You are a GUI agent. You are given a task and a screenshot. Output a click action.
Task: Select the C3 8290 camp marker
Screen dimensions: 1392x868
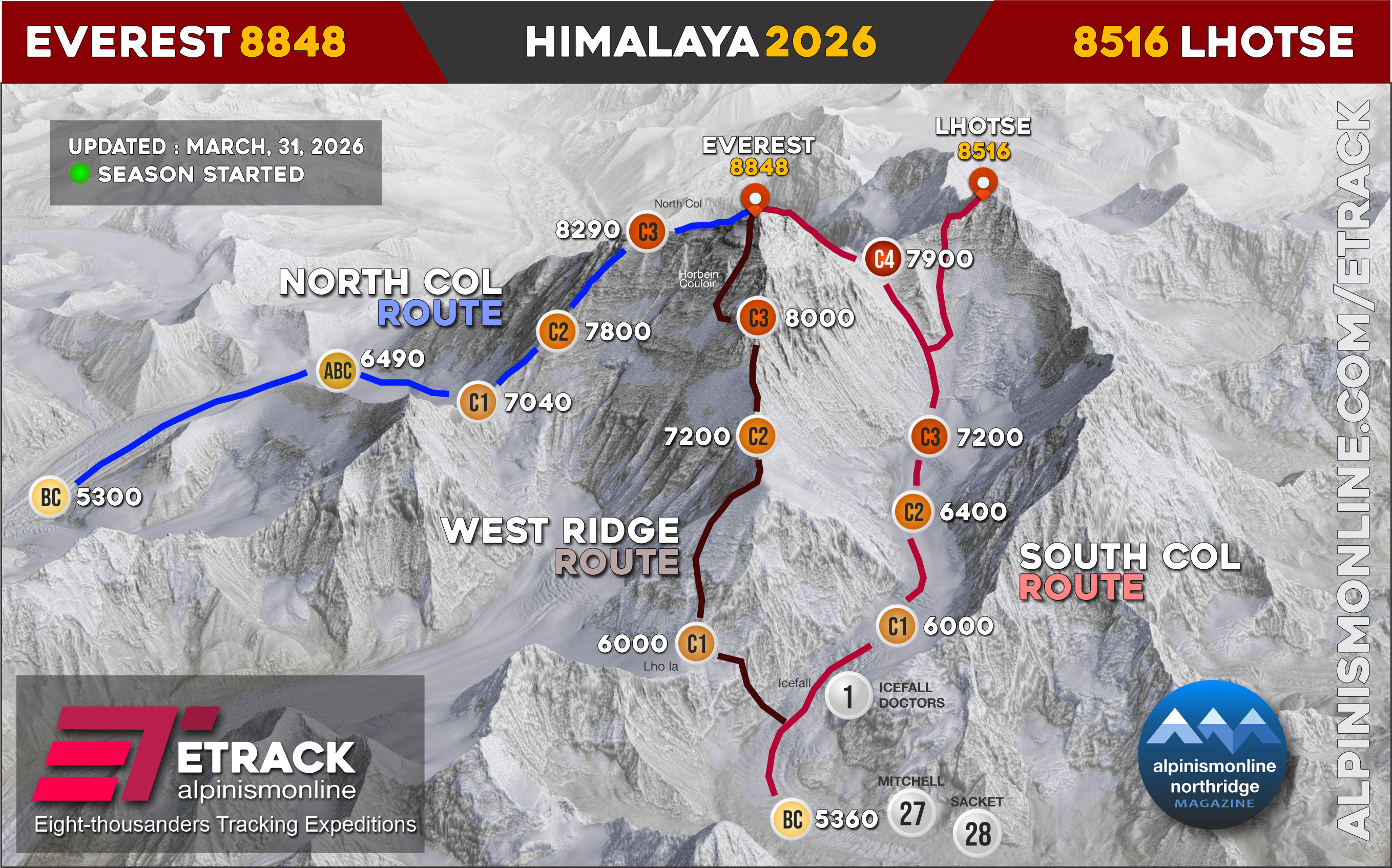pyautogui.click(x=647, y=232)
